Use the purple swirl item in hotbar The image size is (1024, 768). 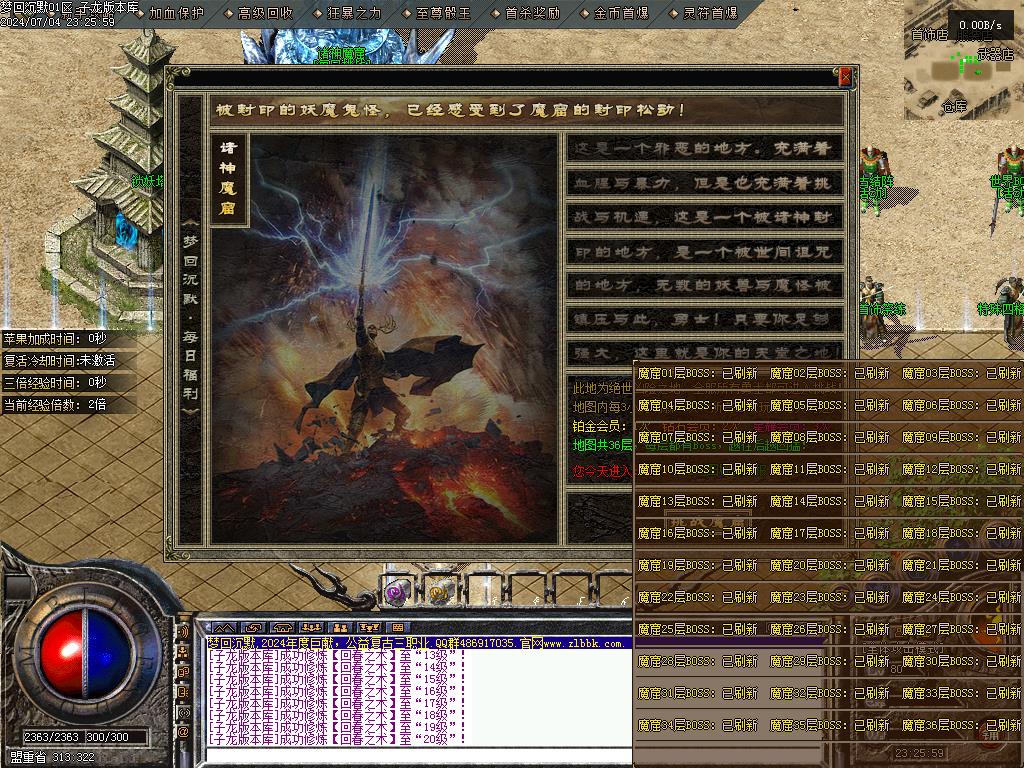[x=398, y=592]
